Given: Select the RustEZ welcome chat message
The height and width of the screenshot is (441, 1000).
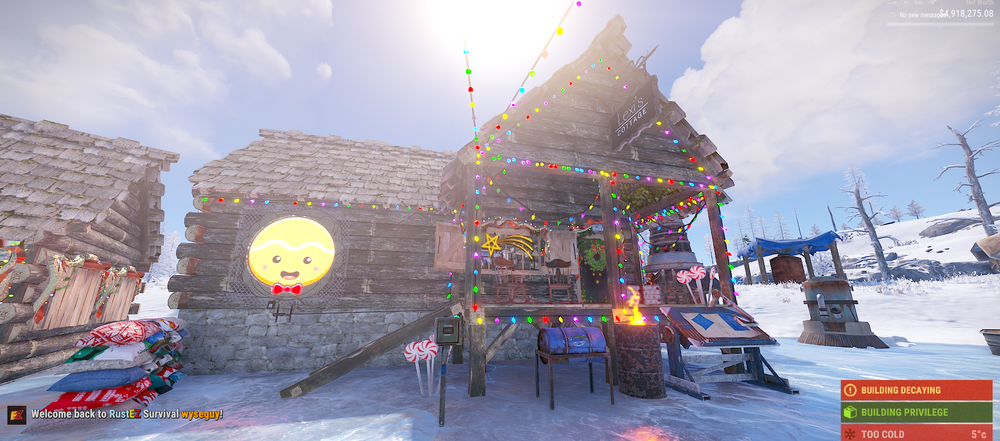Looking at the screenshot, I should click(x=126, y=415).
